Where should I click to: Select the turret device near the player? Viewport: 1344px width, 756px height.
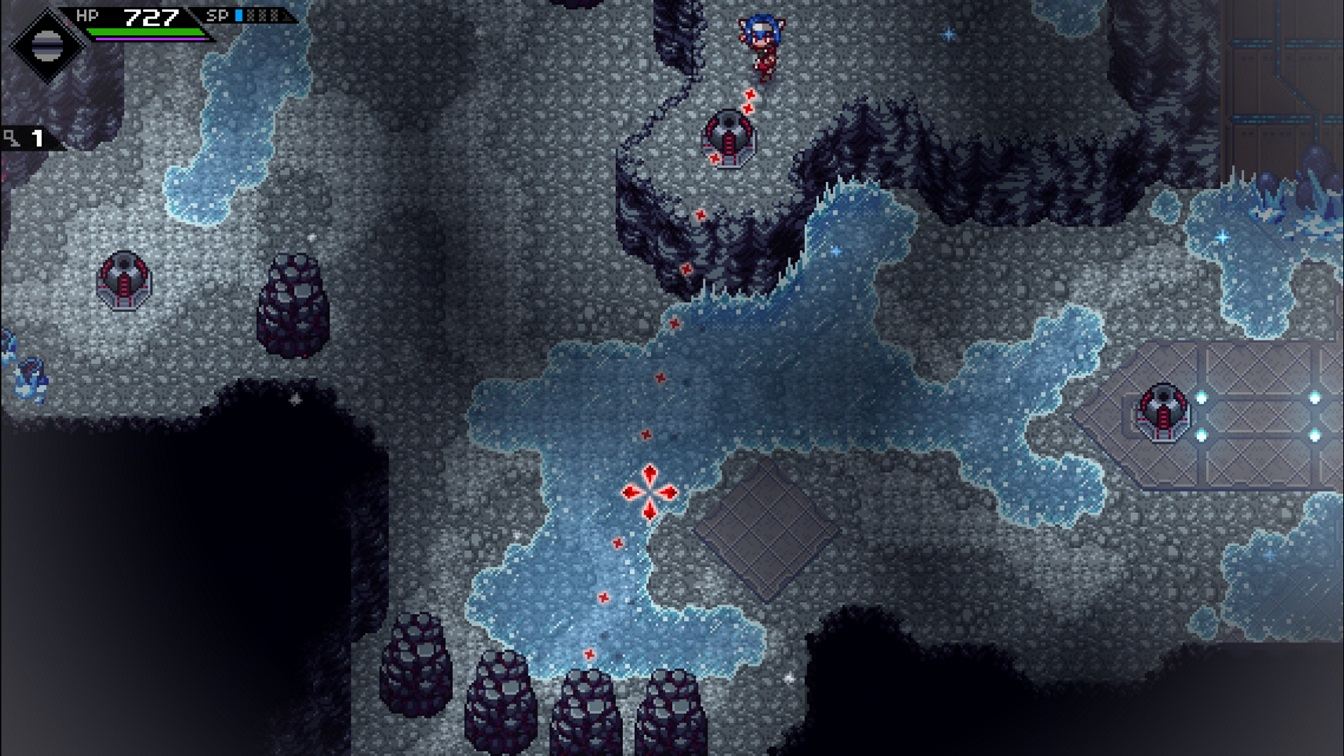pyautogui.click(x=728, y=135)
